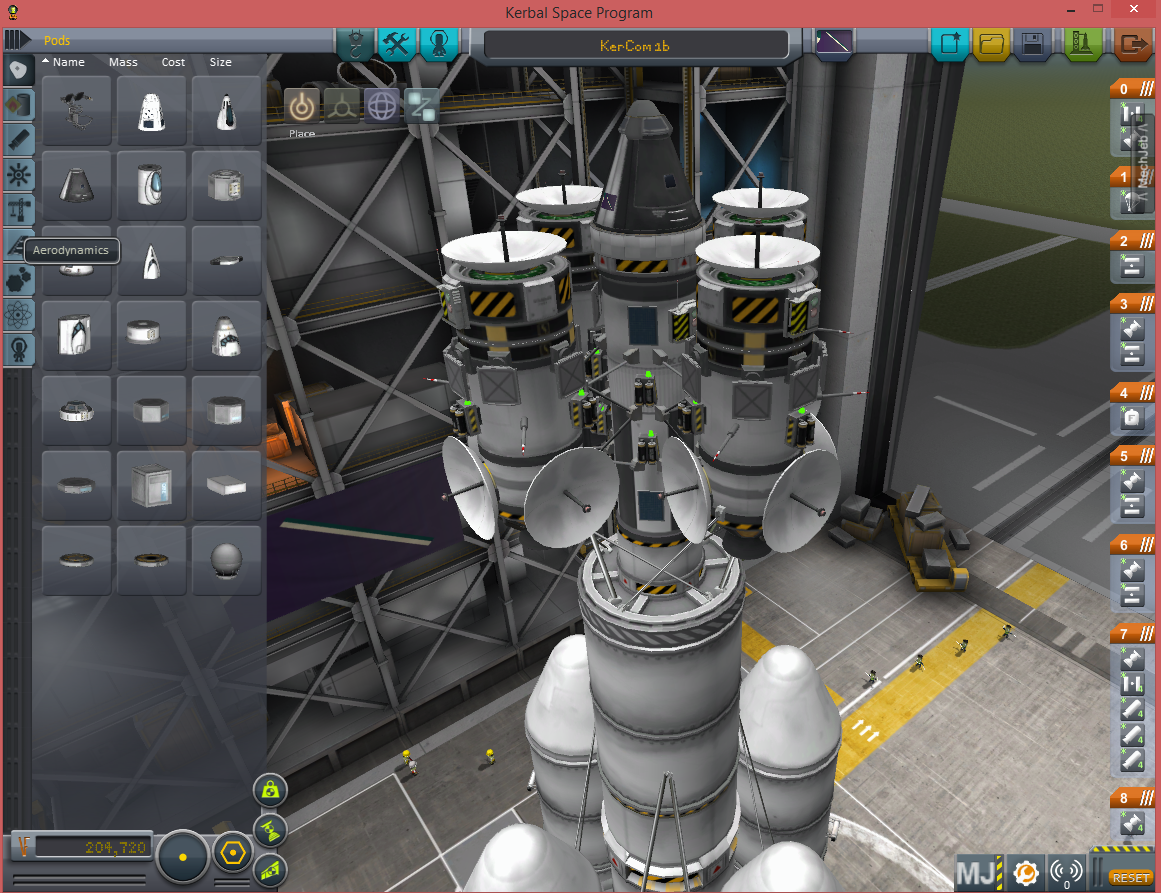This screenshot has height=893, width=1161.
Task: Exit the Vehicle Assembly Building
Action: pyautogui.click(x=1132, y=44)
